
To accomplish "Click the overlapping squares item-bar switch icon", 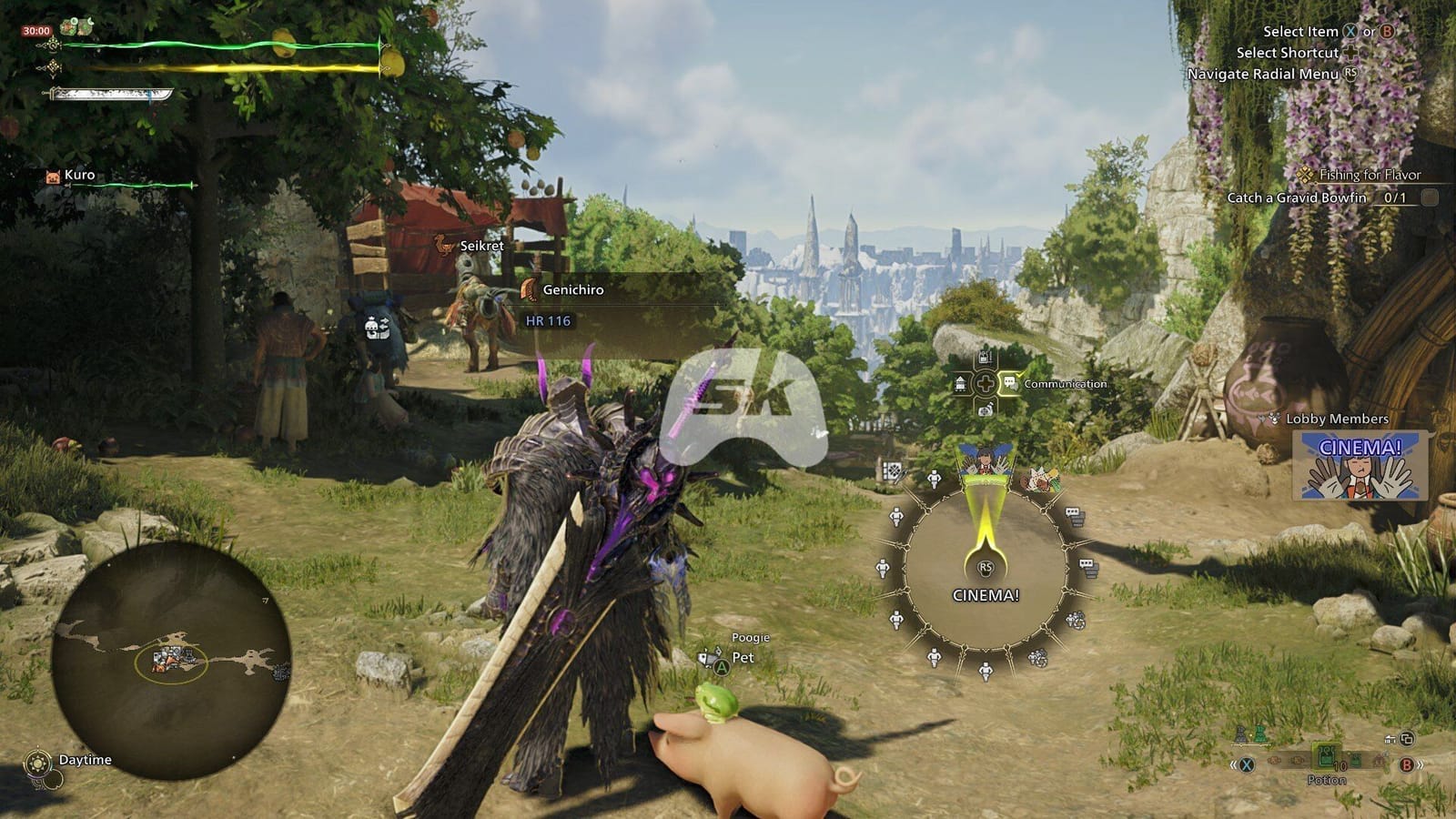I will click(x=1407, y=740).
